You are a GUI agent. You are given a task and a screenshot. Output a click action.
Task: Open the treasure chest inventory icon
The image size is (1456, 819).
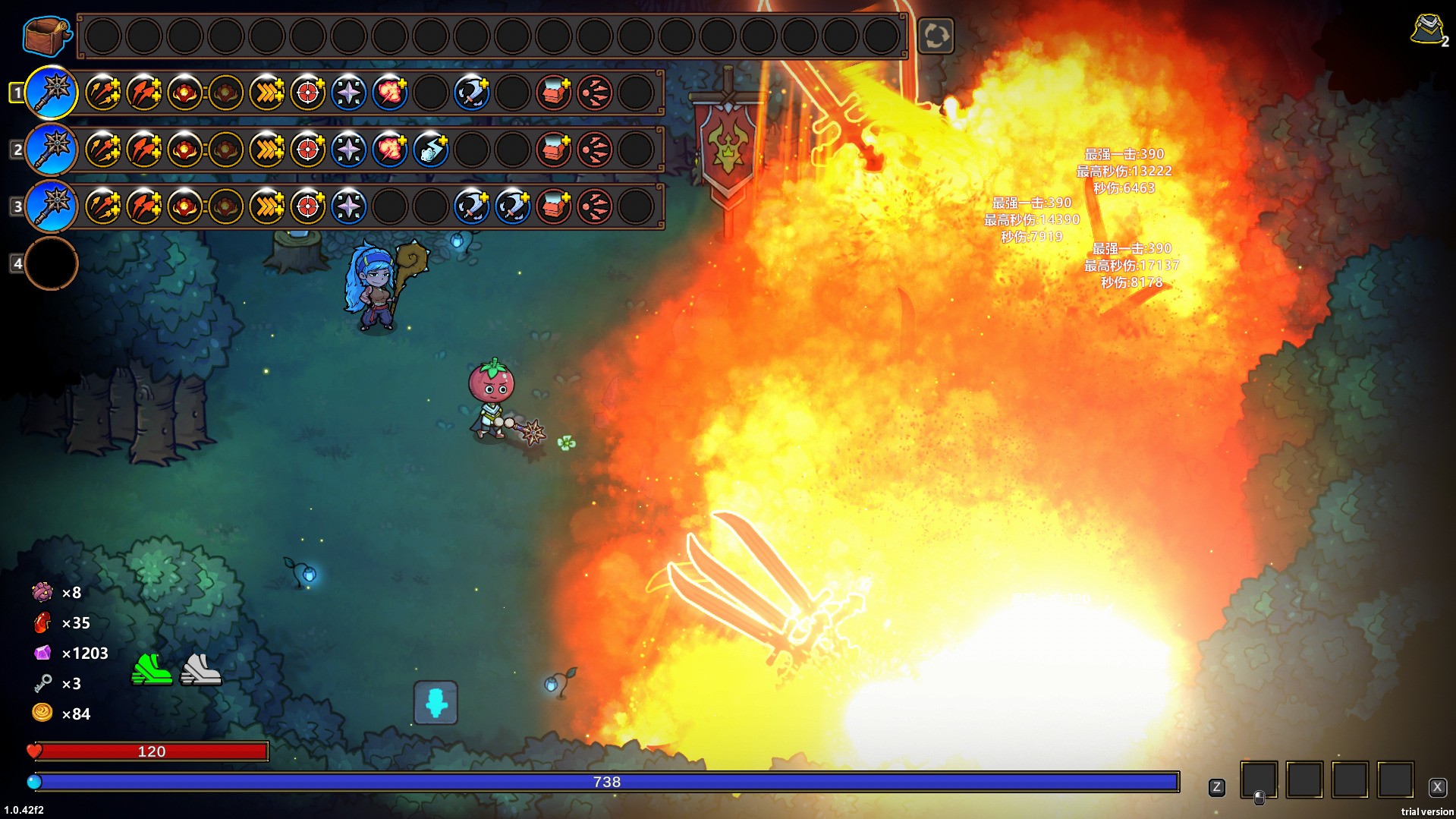pos(47,35)
